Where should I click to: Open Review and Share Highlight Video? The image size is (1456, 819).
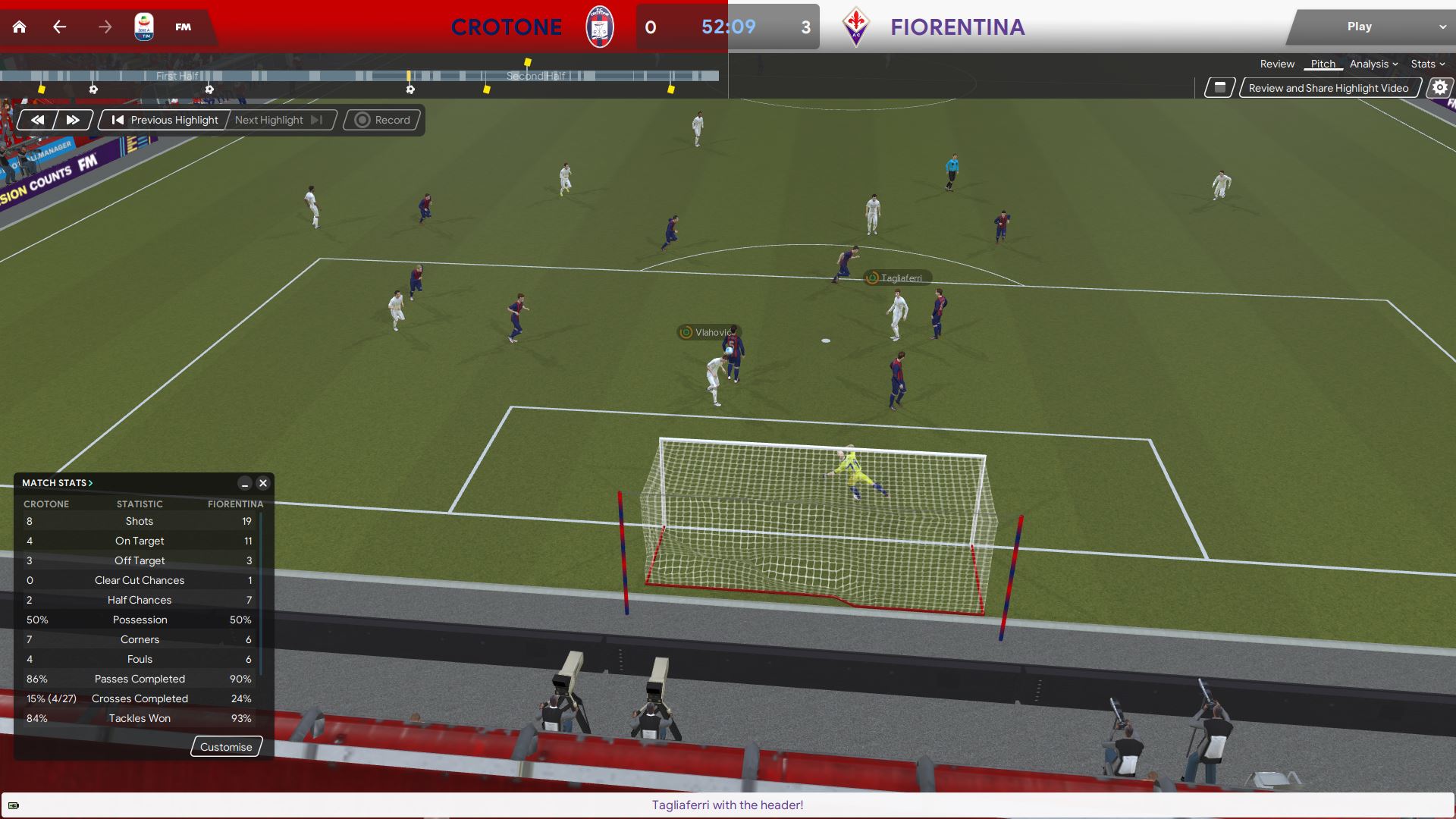point(1328,88)
